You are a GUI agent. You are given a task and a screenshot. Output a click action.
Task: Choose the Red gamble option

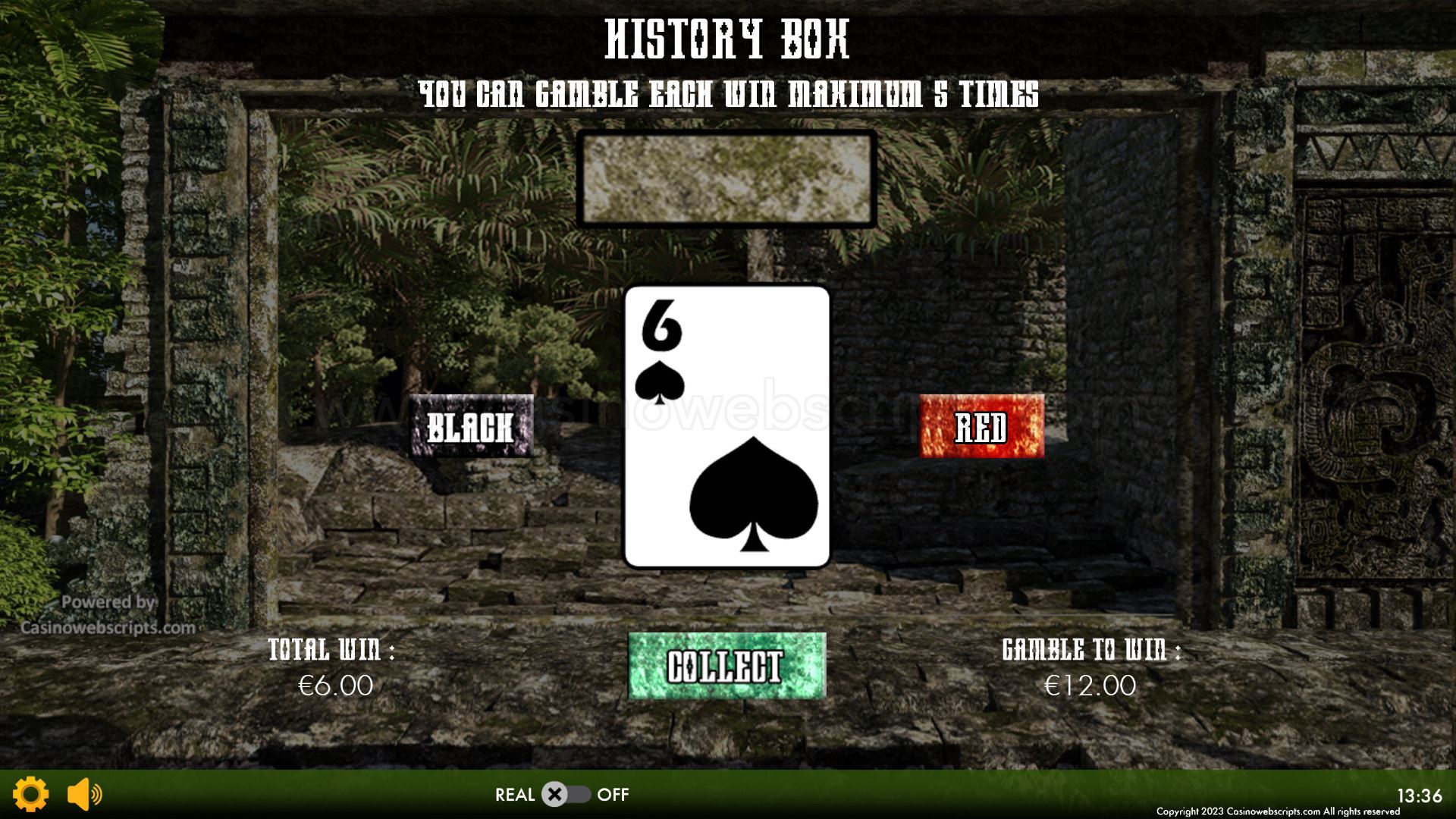click(981, 426)
